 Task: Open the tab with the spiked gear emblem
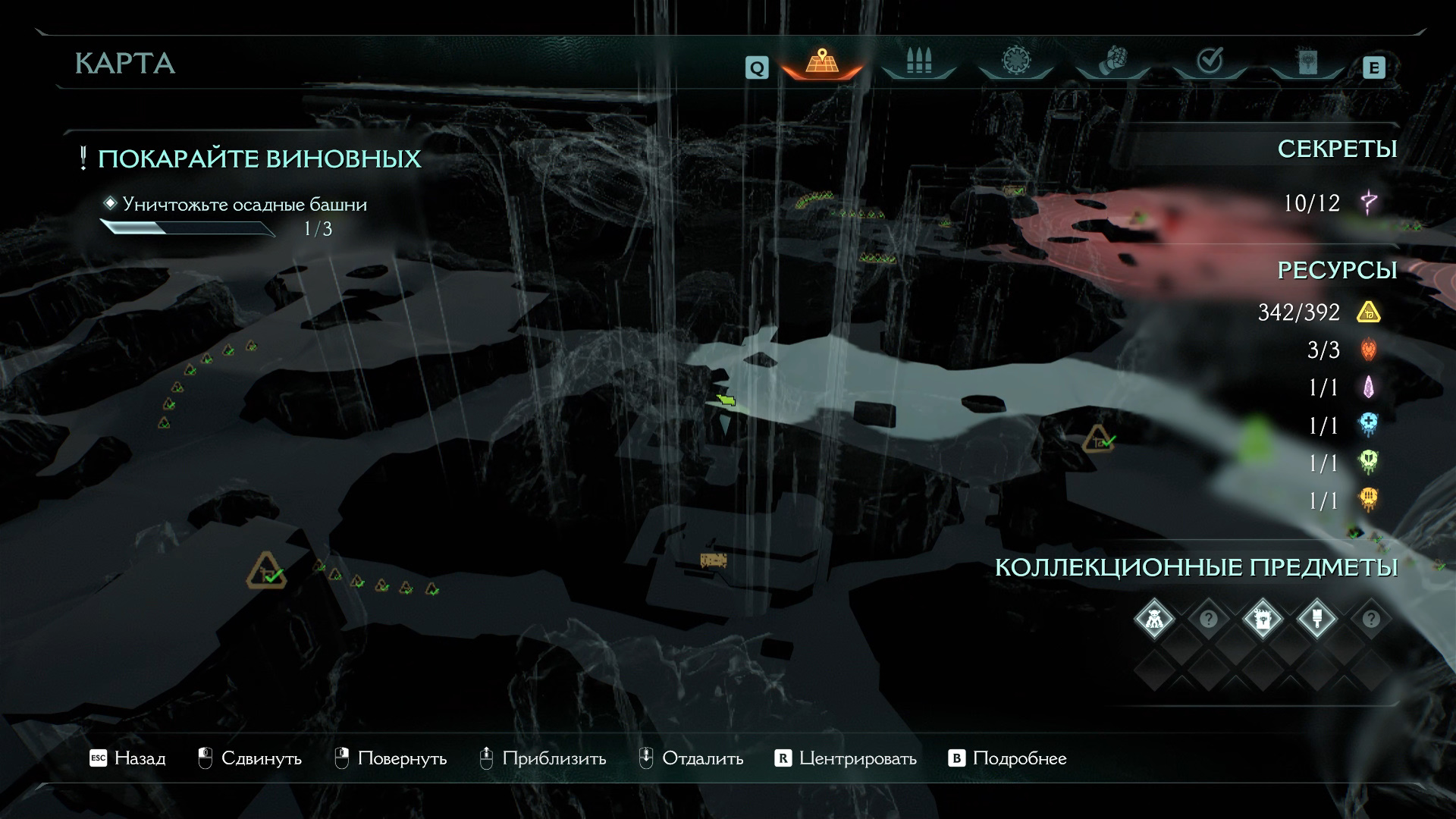1015,61
